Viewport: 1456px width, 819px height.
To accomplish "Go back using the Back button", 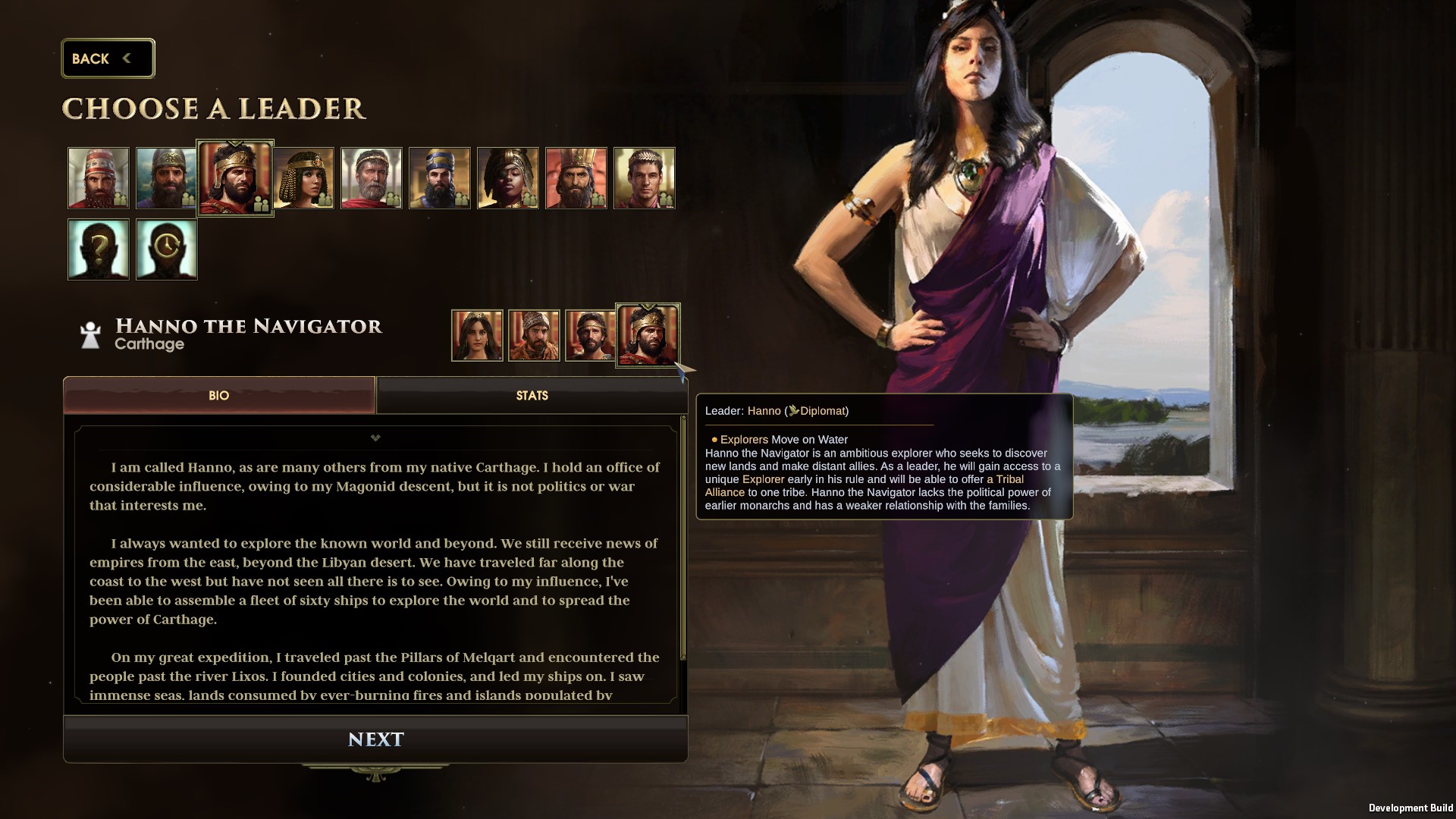I will point(108,58).
